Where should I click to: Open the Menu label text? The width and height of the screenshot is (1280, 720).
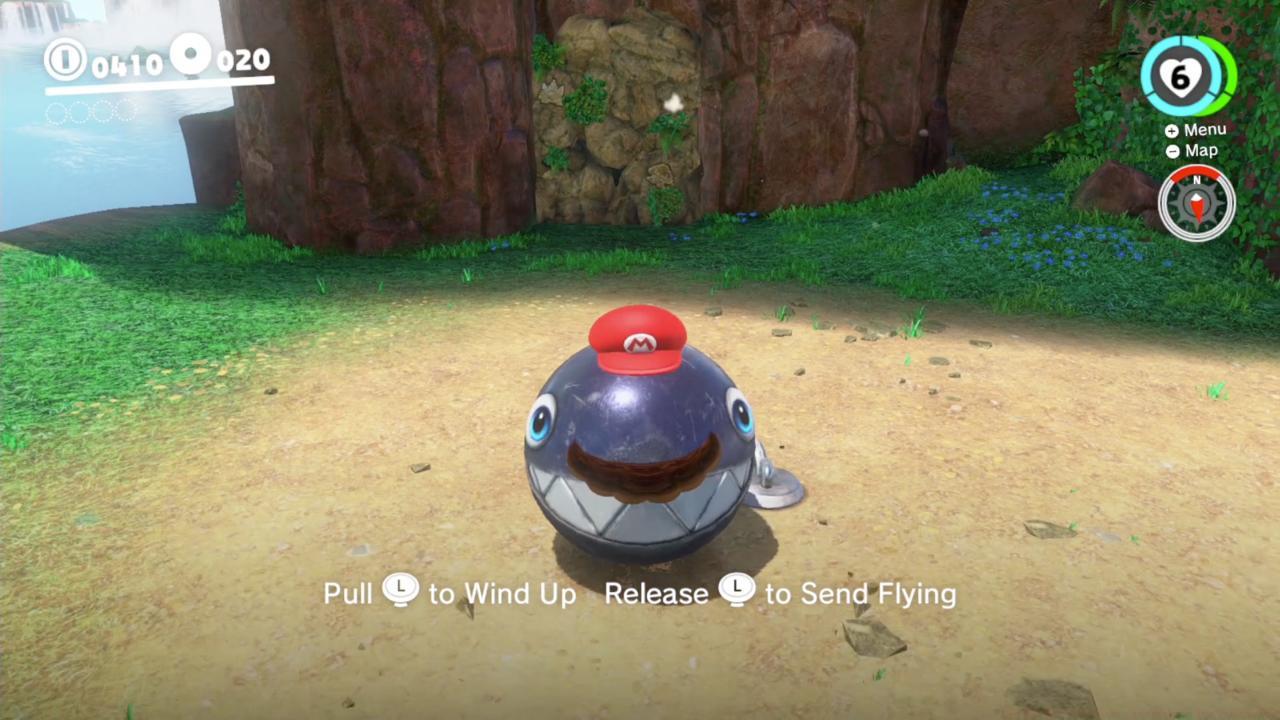(1204, 129)
